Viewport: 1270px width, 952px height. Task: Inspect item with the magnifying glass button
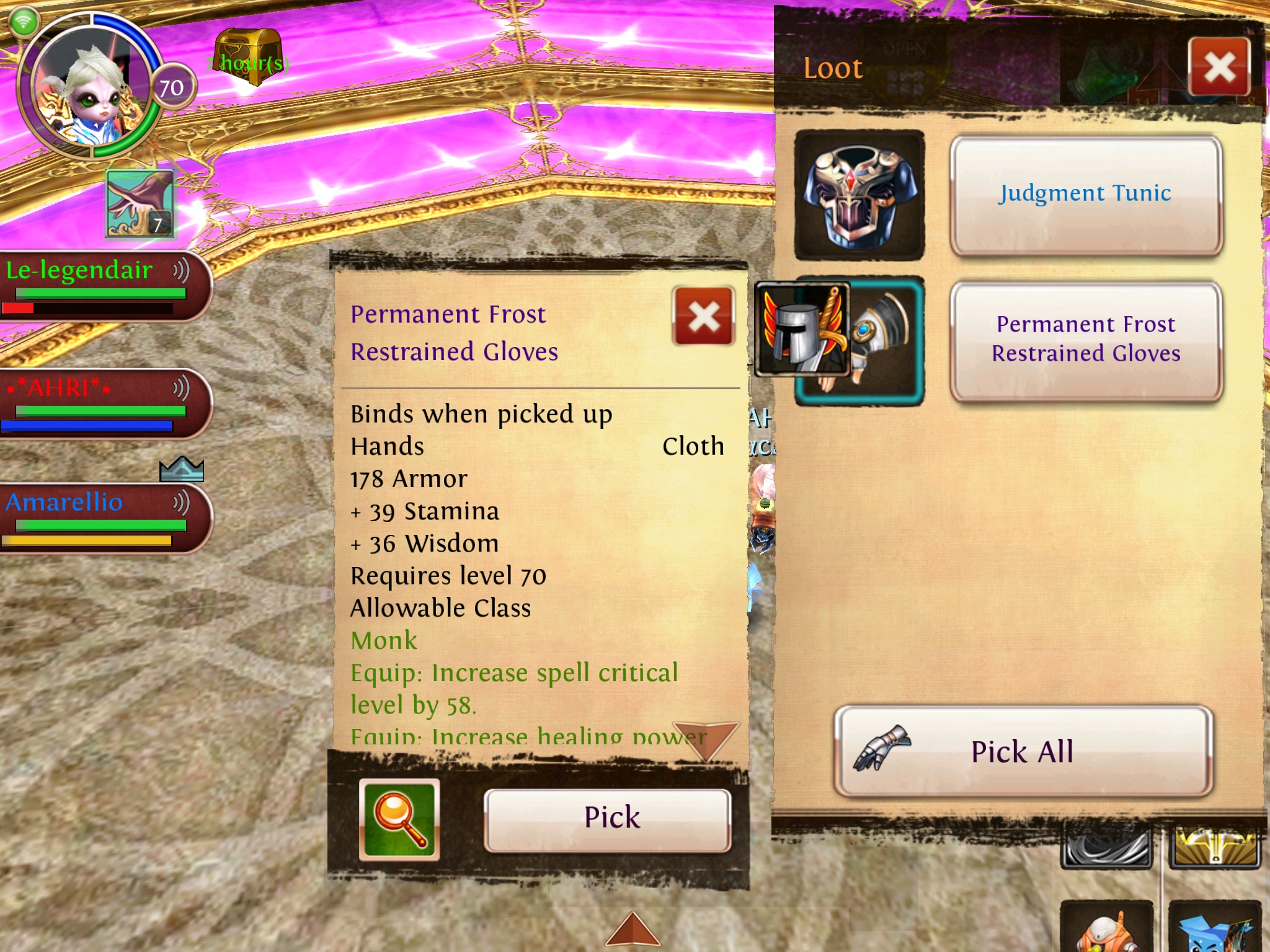(x=399, y=819)
